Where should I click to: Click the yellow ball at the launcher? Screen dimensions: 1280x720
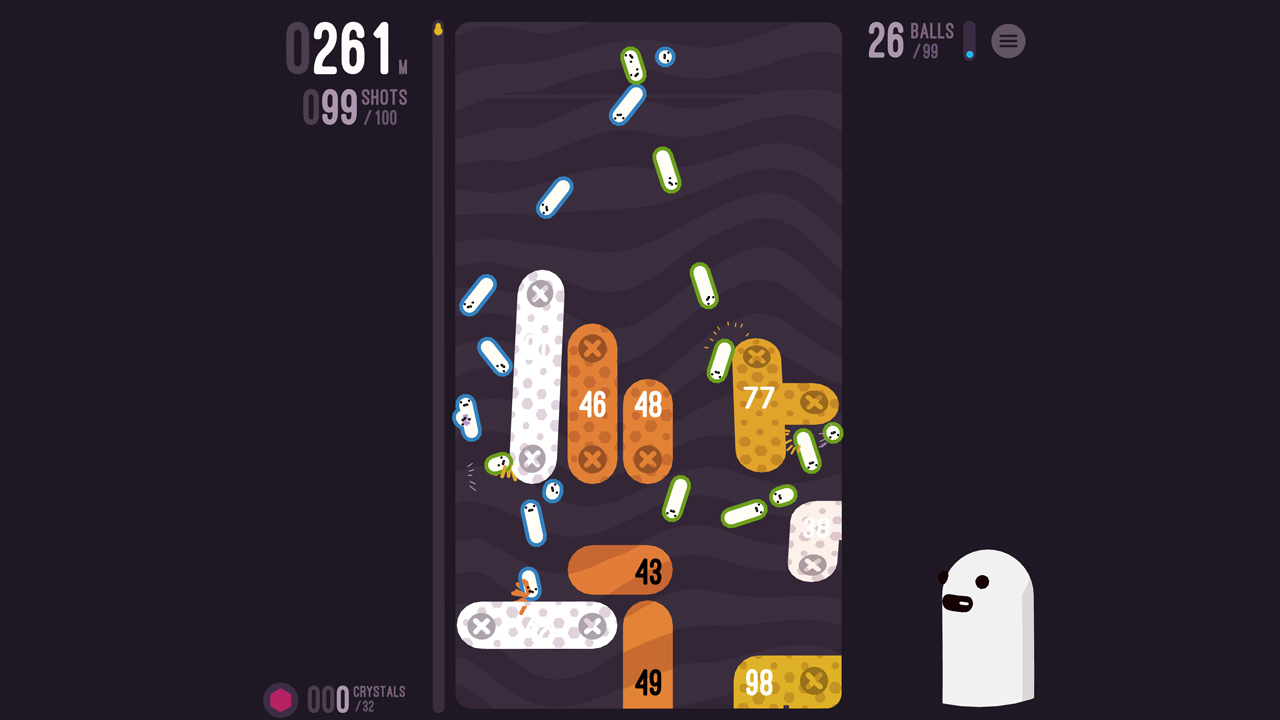(x=438, y=30)
